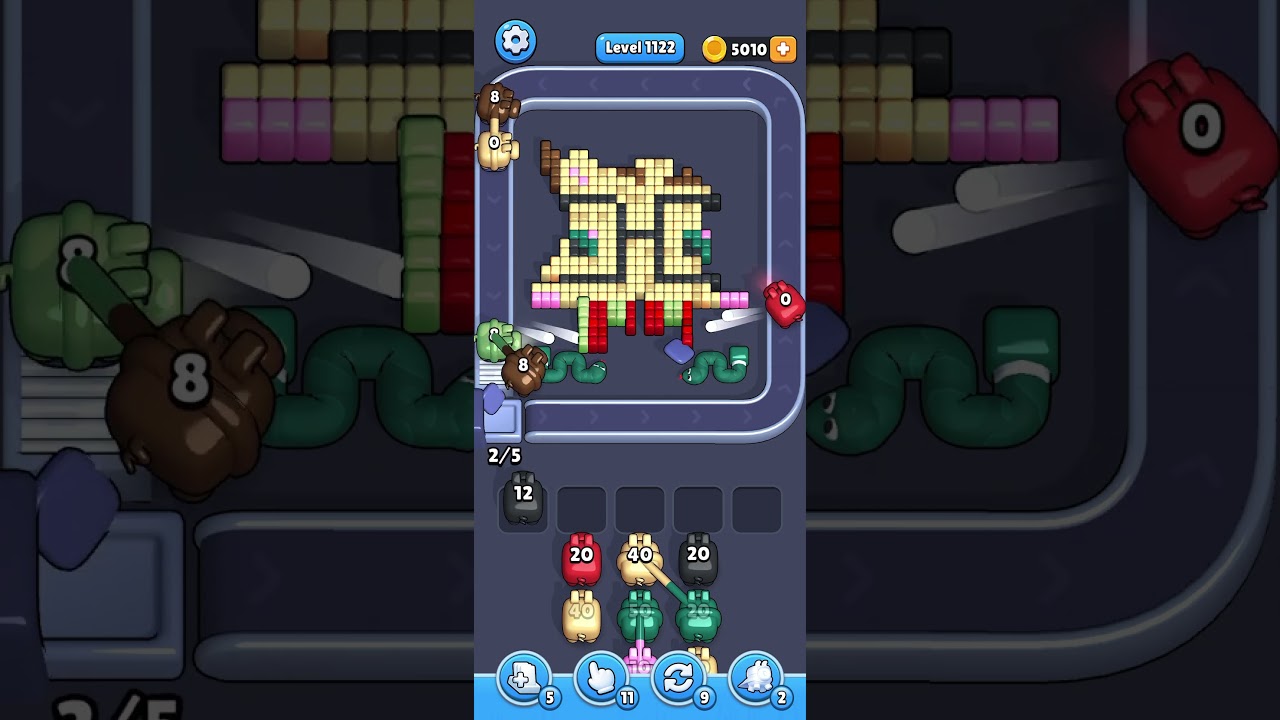Pick the black fist piece labeled 20
Screen dimensions: 1280x720
click(697, 557)
